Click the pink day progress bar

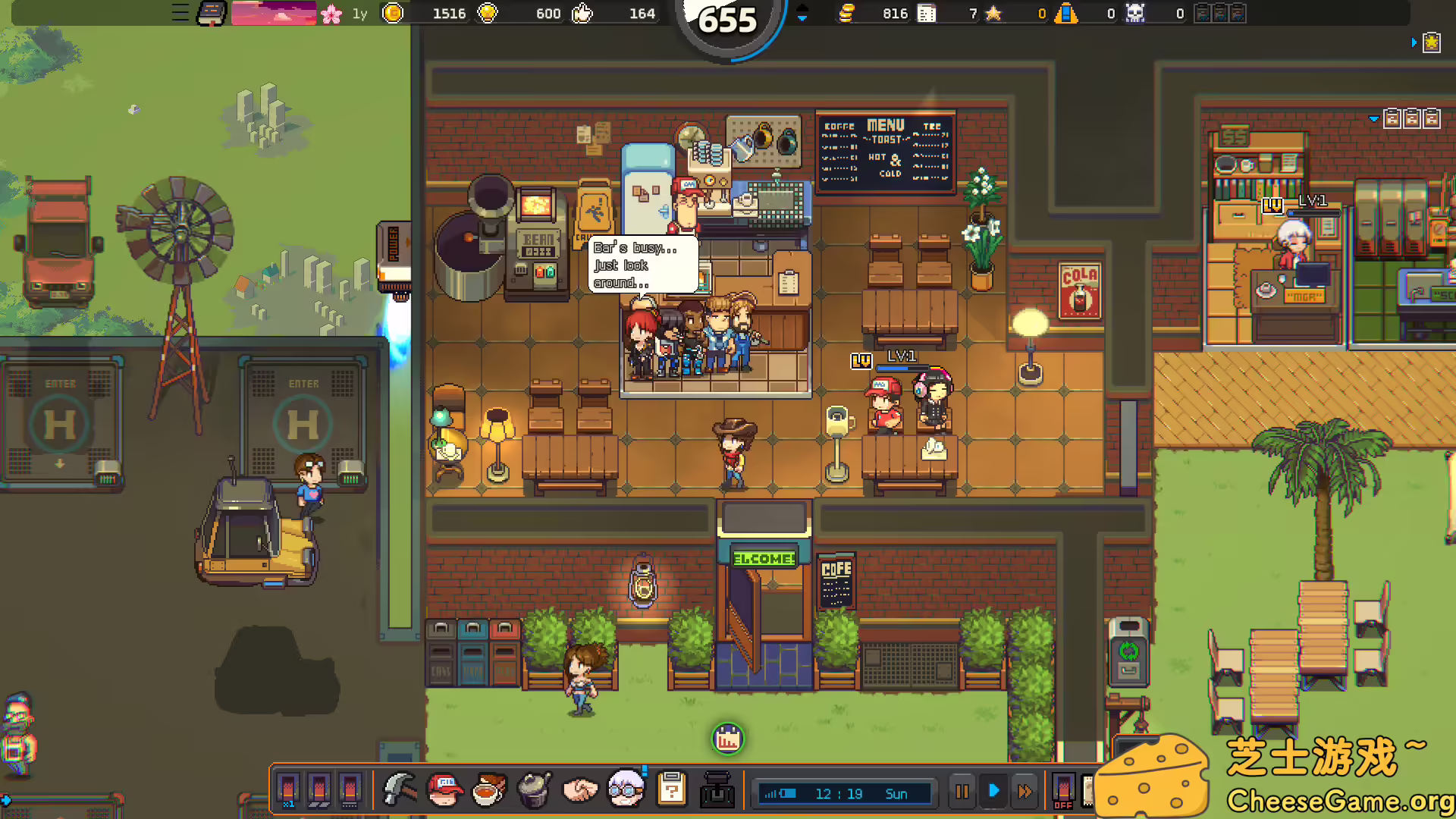[275, 13]
